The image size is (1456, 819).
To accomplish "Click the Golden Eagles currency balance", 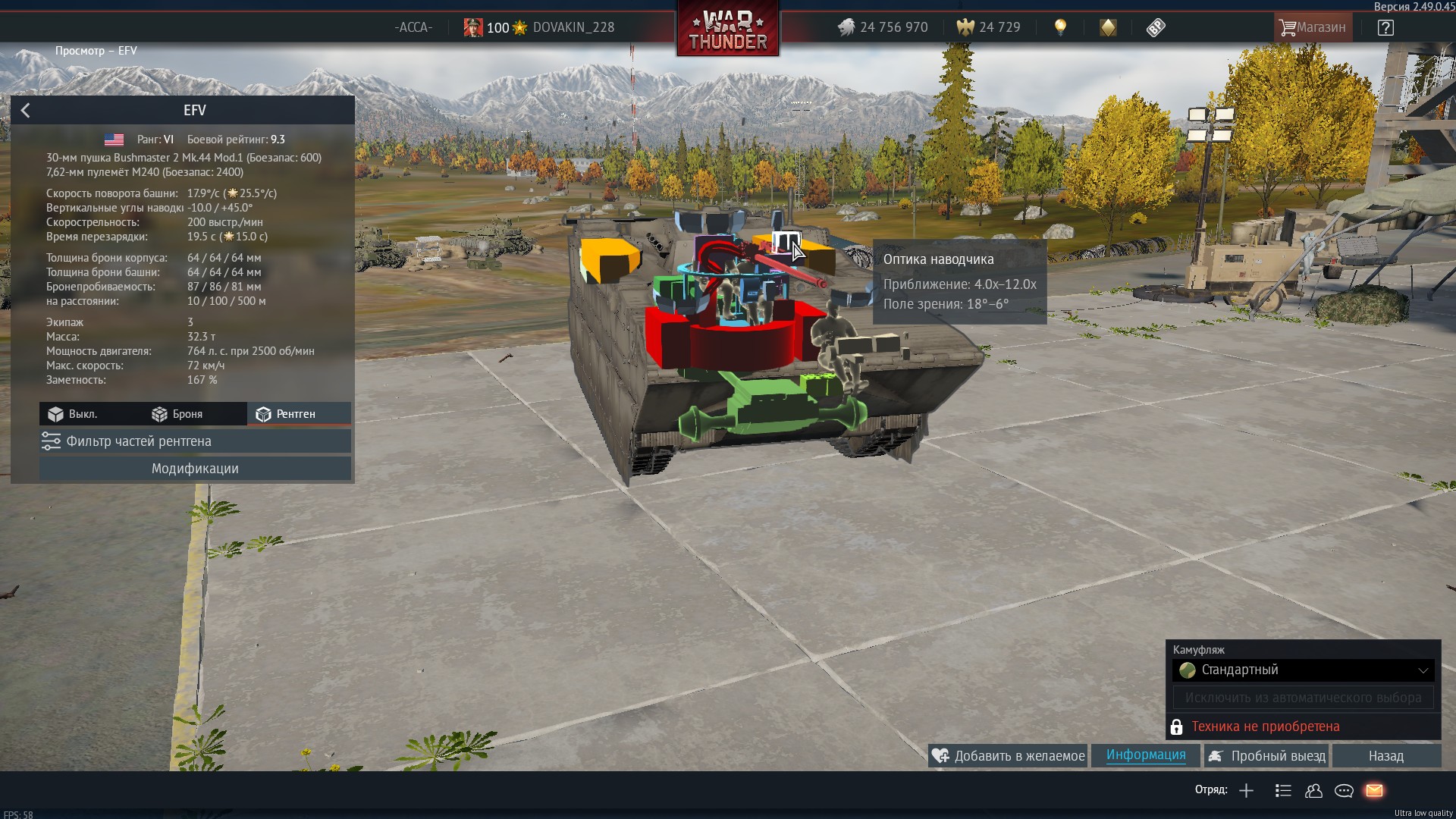I will coord(988,28).
